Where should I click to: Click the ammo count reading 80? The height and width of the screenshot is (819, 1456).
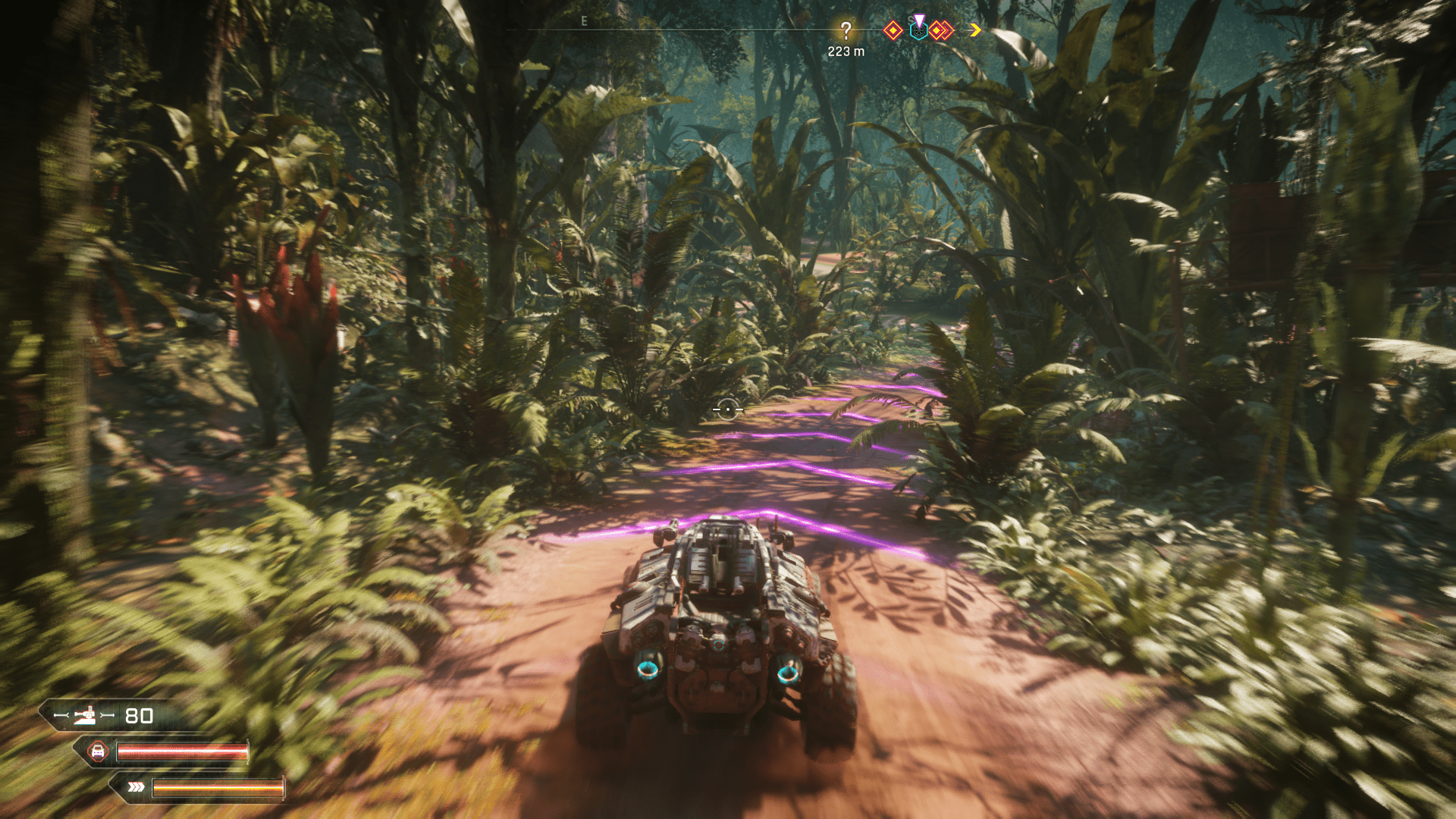point(140,714)
